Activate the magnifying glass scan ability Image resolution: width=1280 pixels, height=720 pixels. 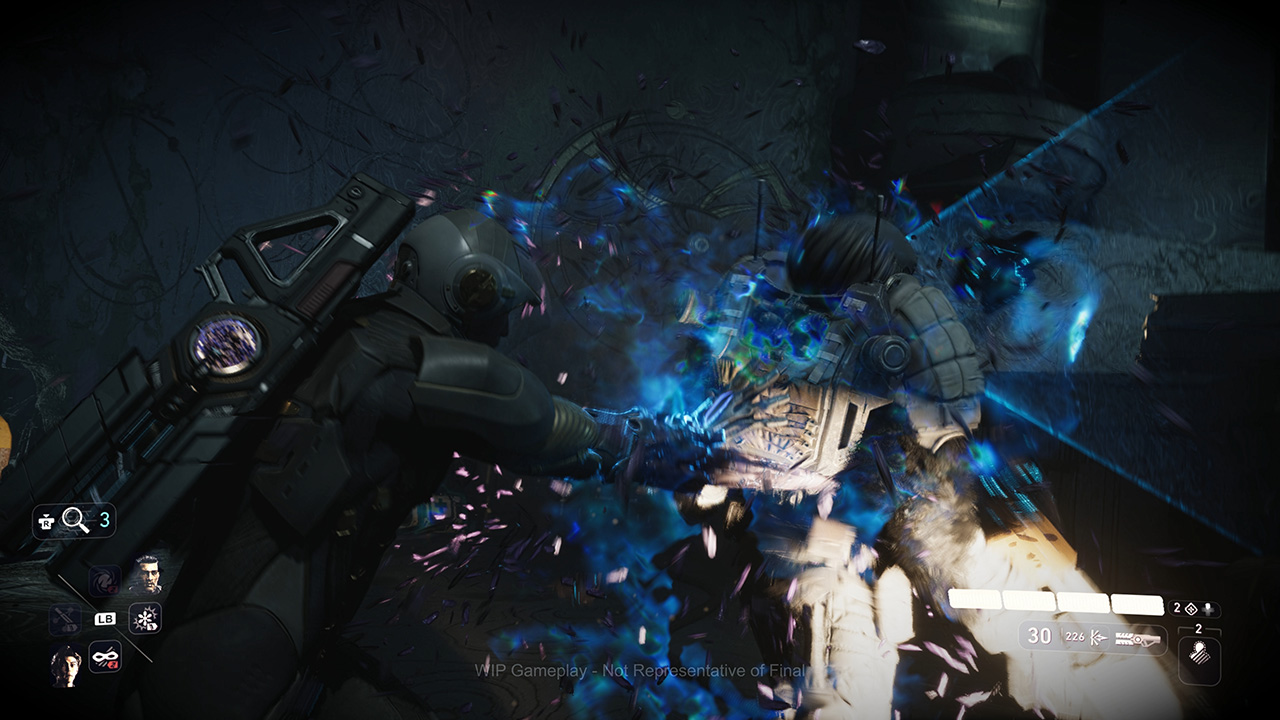pos(75,519)
